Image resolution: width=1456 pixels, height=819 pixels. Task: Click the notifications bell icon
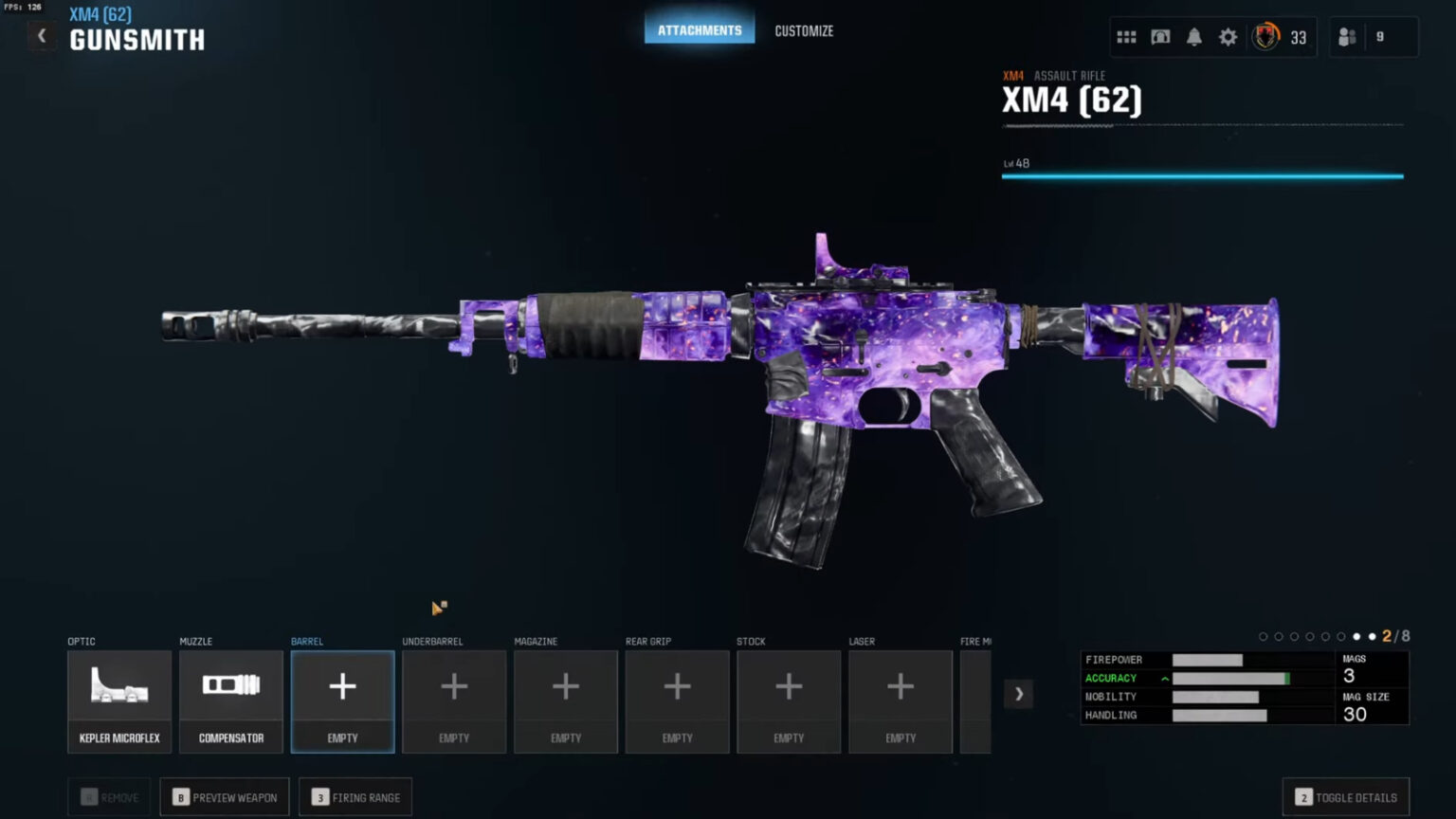1193,37
